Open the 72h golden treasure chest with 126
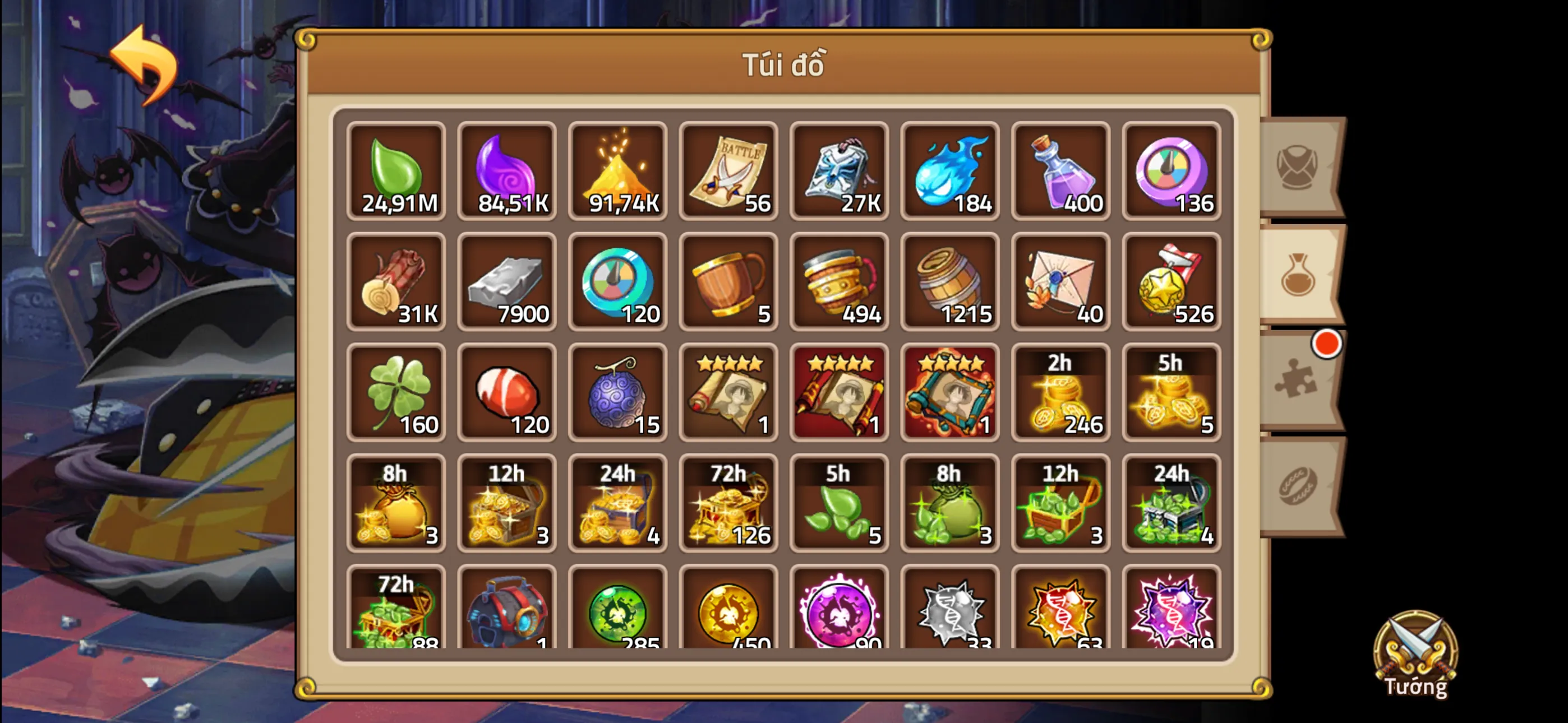The width and height of the screenshot is (1568, 723). pos(728,504)
